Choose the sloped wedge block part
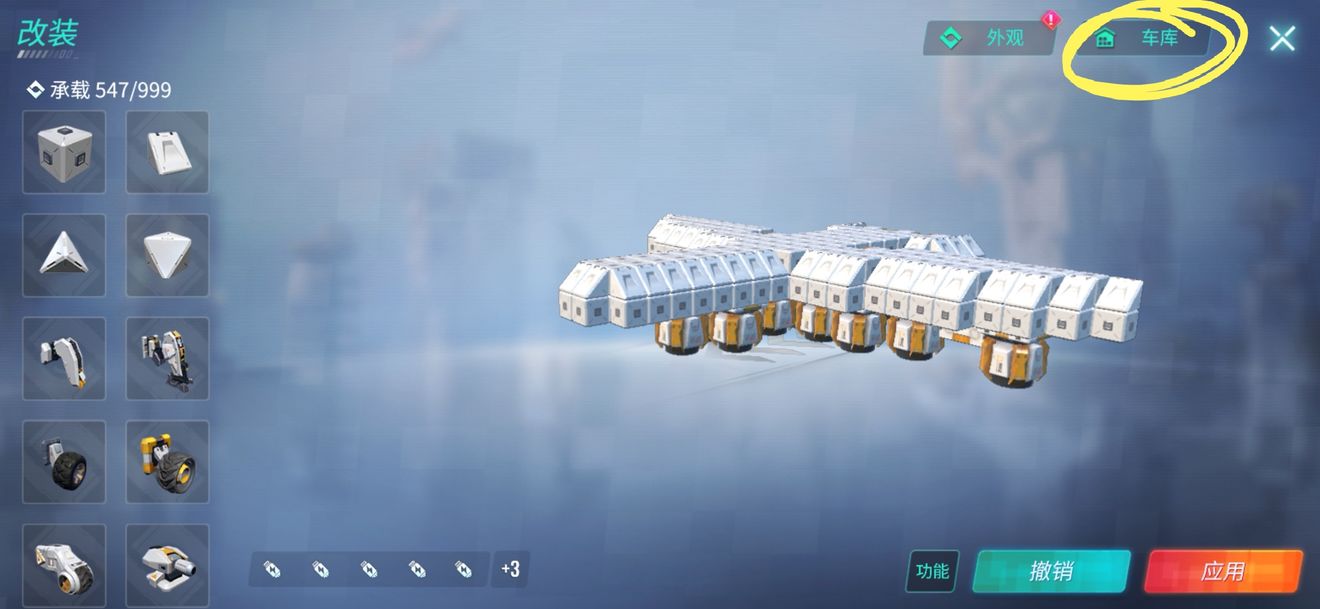Viewport: 1320px width, 609px height. 167,152
